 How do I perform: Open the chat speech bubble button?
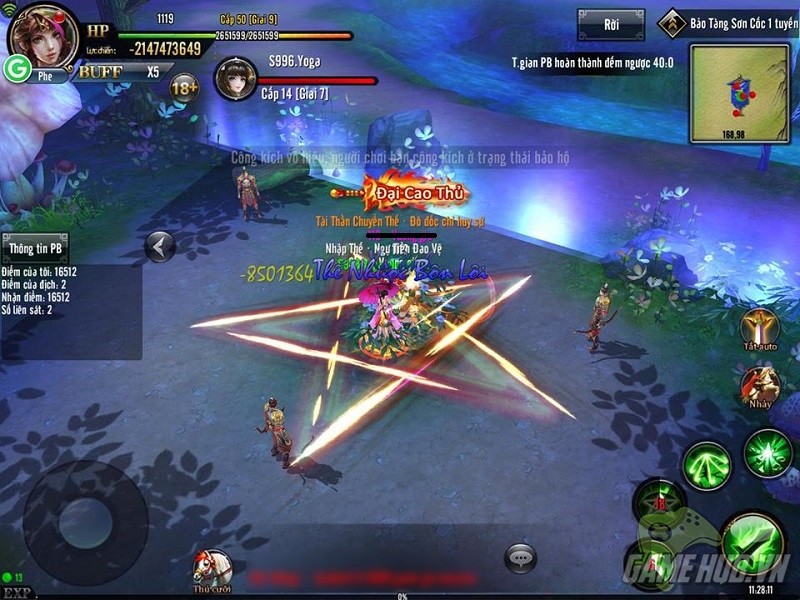(x=521, y=557)
